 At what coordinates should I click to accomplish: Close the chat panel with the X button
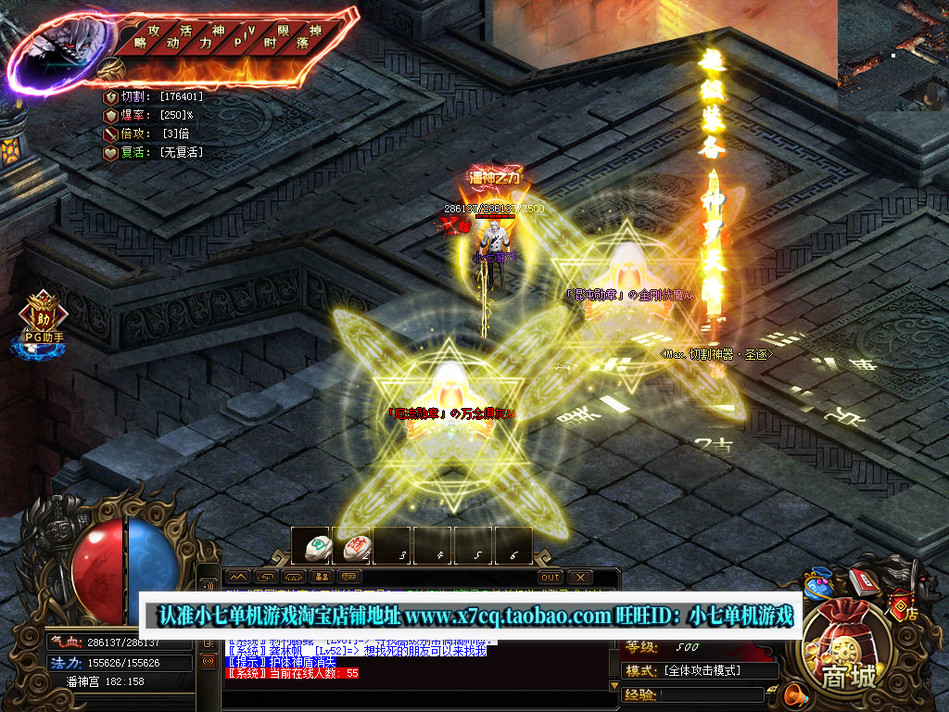579,577
